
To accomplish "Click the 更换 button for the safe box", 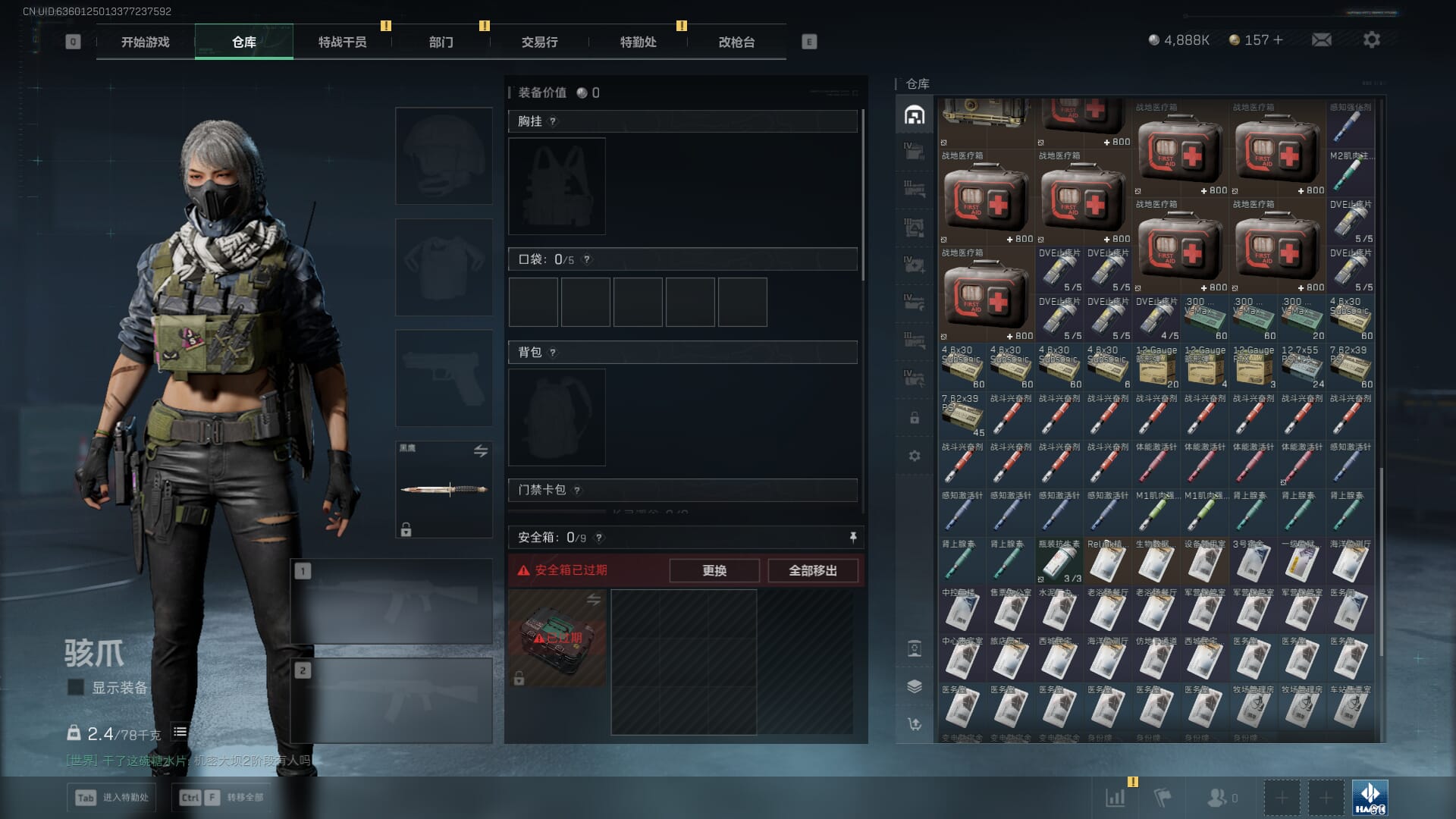I will 714,570.
